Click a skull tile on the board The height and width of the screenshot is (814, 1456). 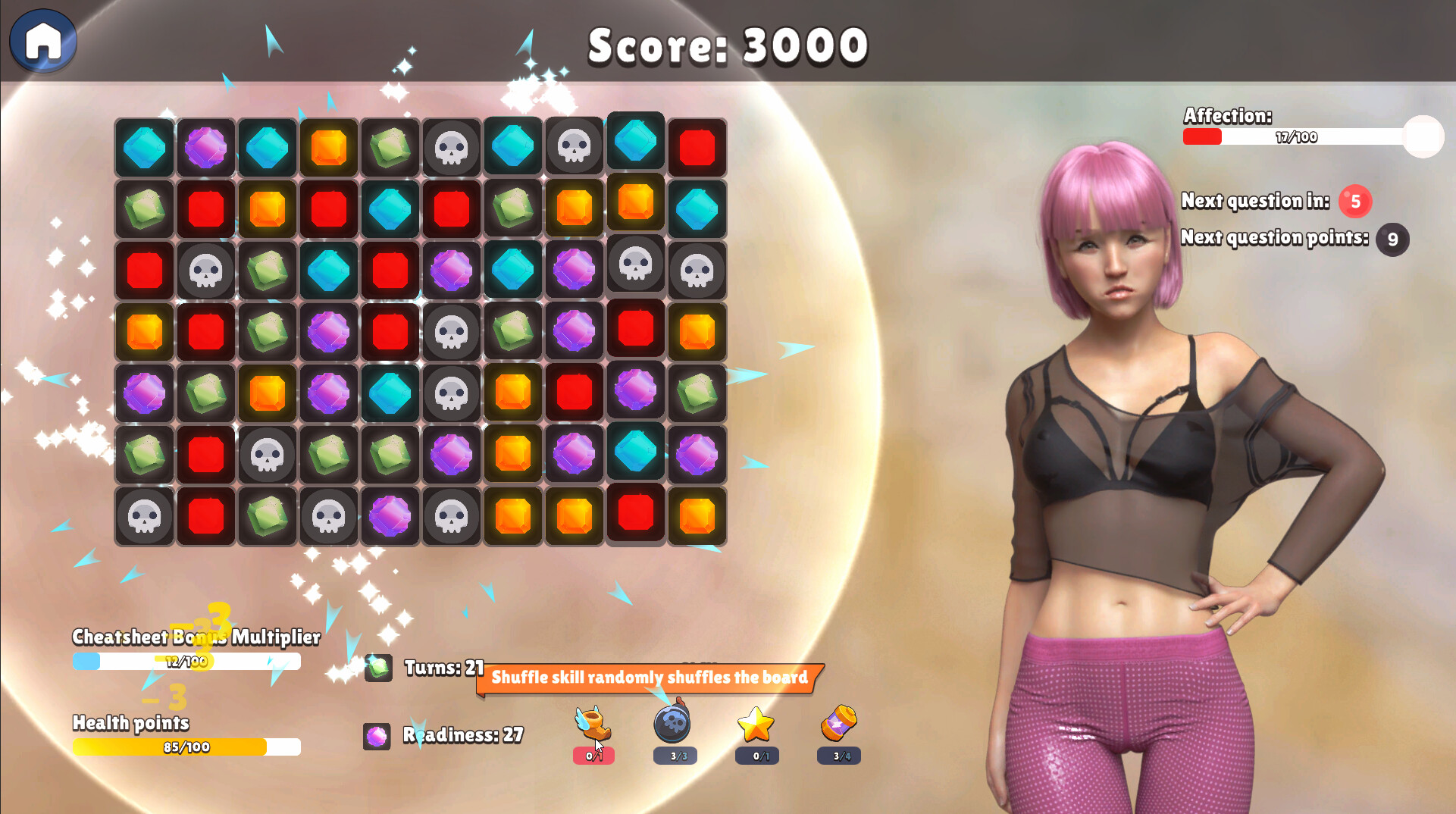tap(451, 146)
